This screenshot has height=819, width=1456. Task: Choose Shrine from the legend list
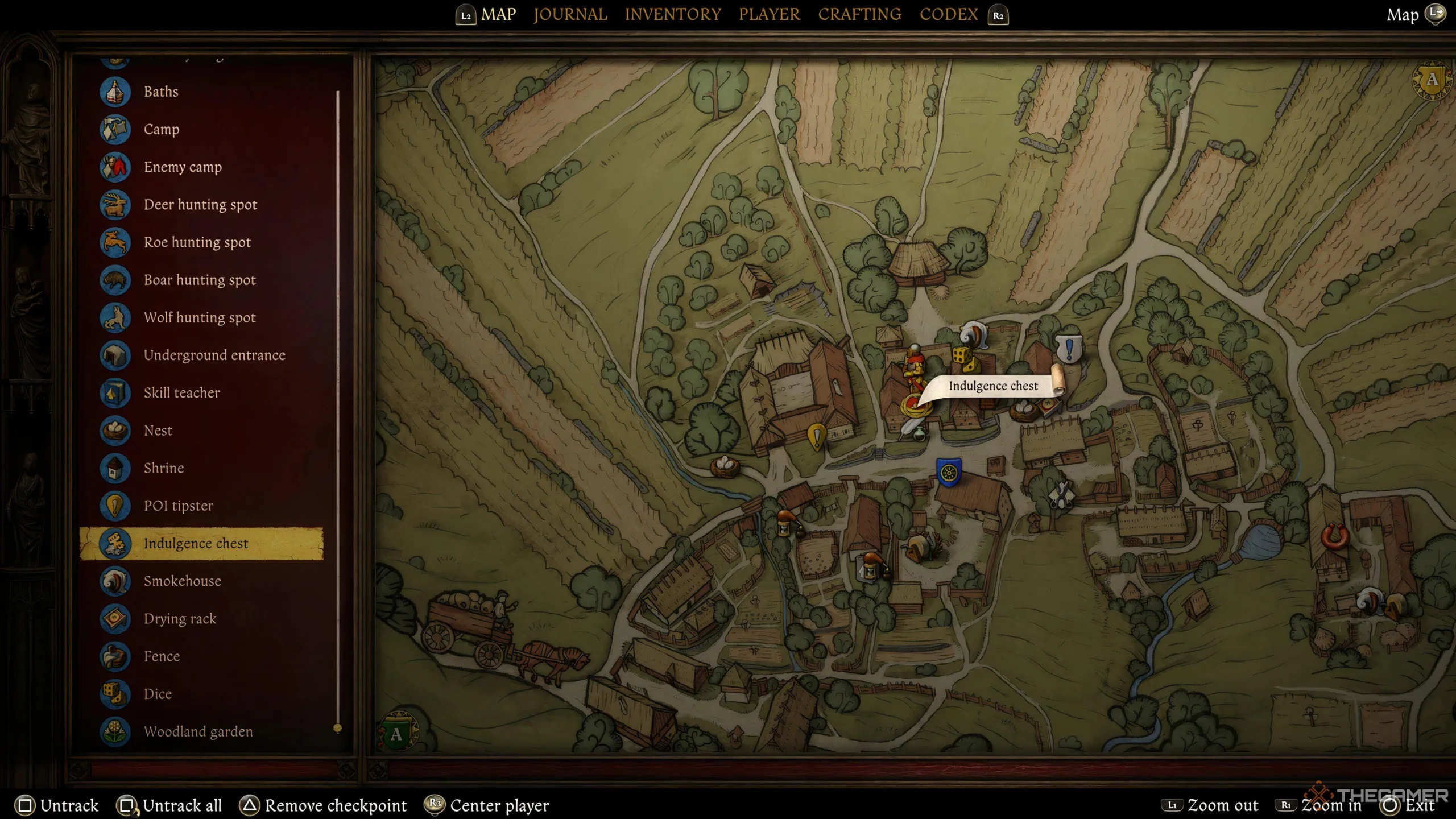click(x=164, y=468)
